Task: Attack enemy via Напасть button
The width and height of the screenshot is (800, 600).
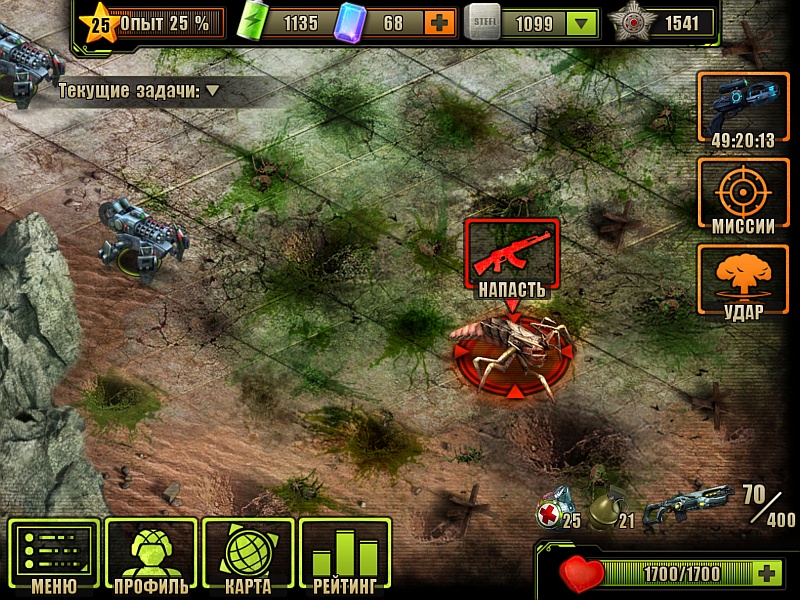Action: (x=512, y=260)
